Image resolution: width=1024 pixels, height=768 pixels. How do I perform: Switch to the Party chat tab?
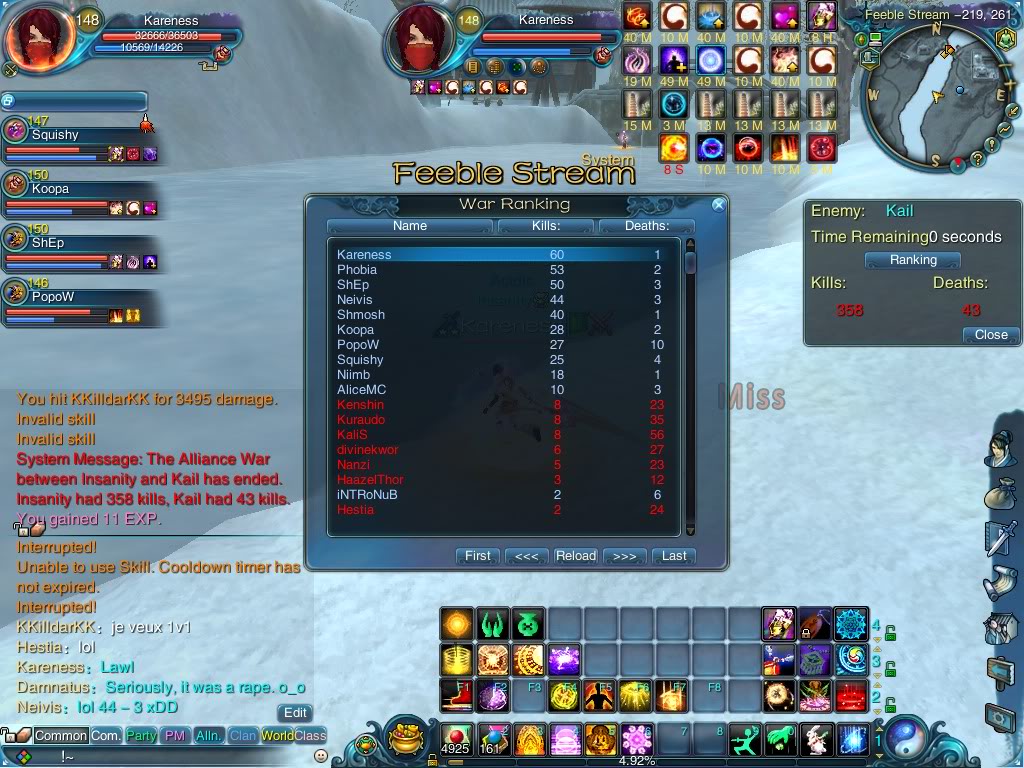(141, 736)
